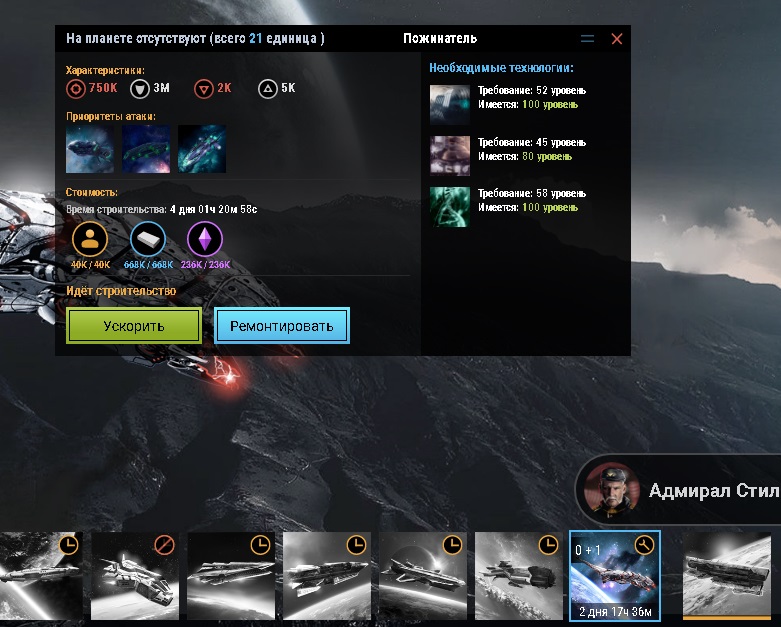Open the technology requiring level 52
Image resolution: width=781 pixels, height=627 pixels.
pos(449,104)
